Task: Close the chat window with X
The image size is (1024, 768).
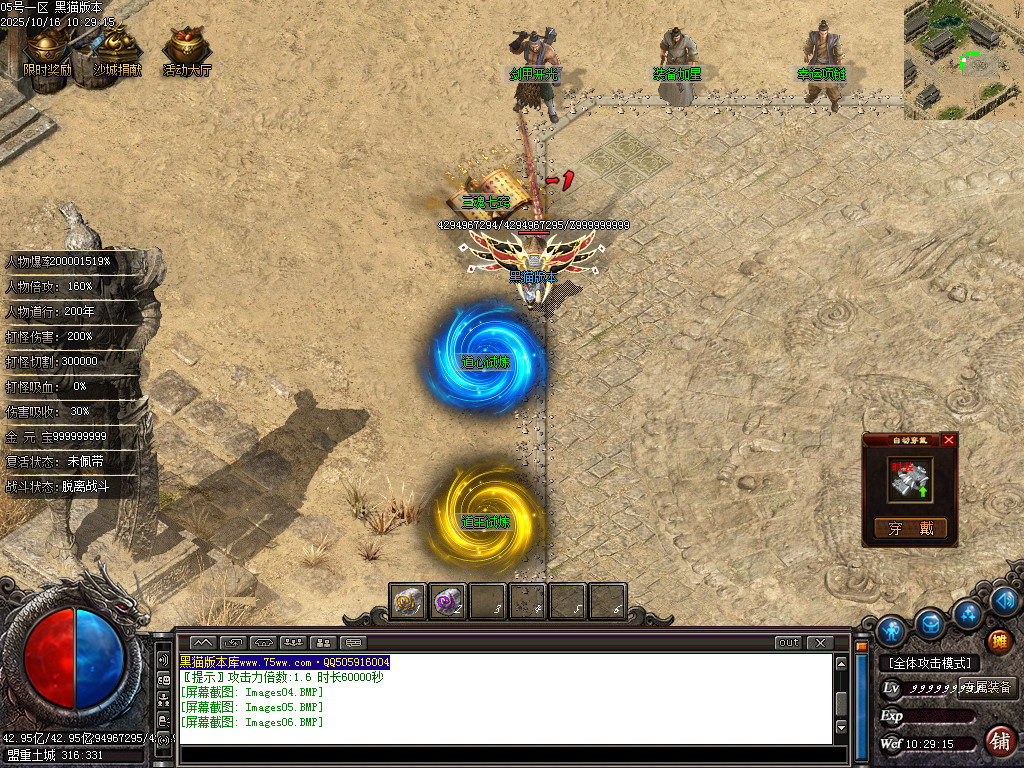Action: 820,642
